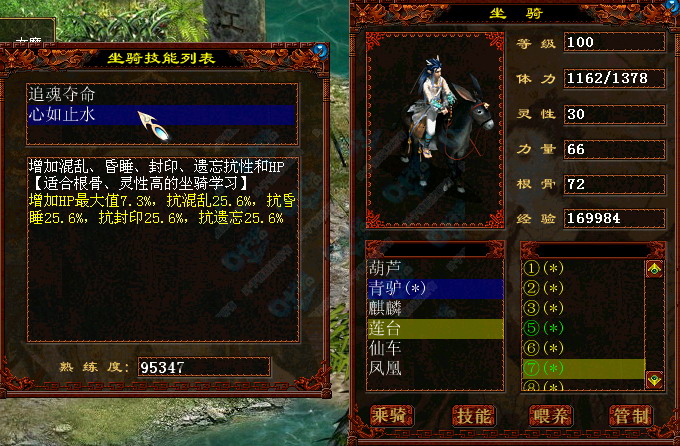680x446 pixels.
Task: Open the 技能 skills button
Action: (472, 415)
